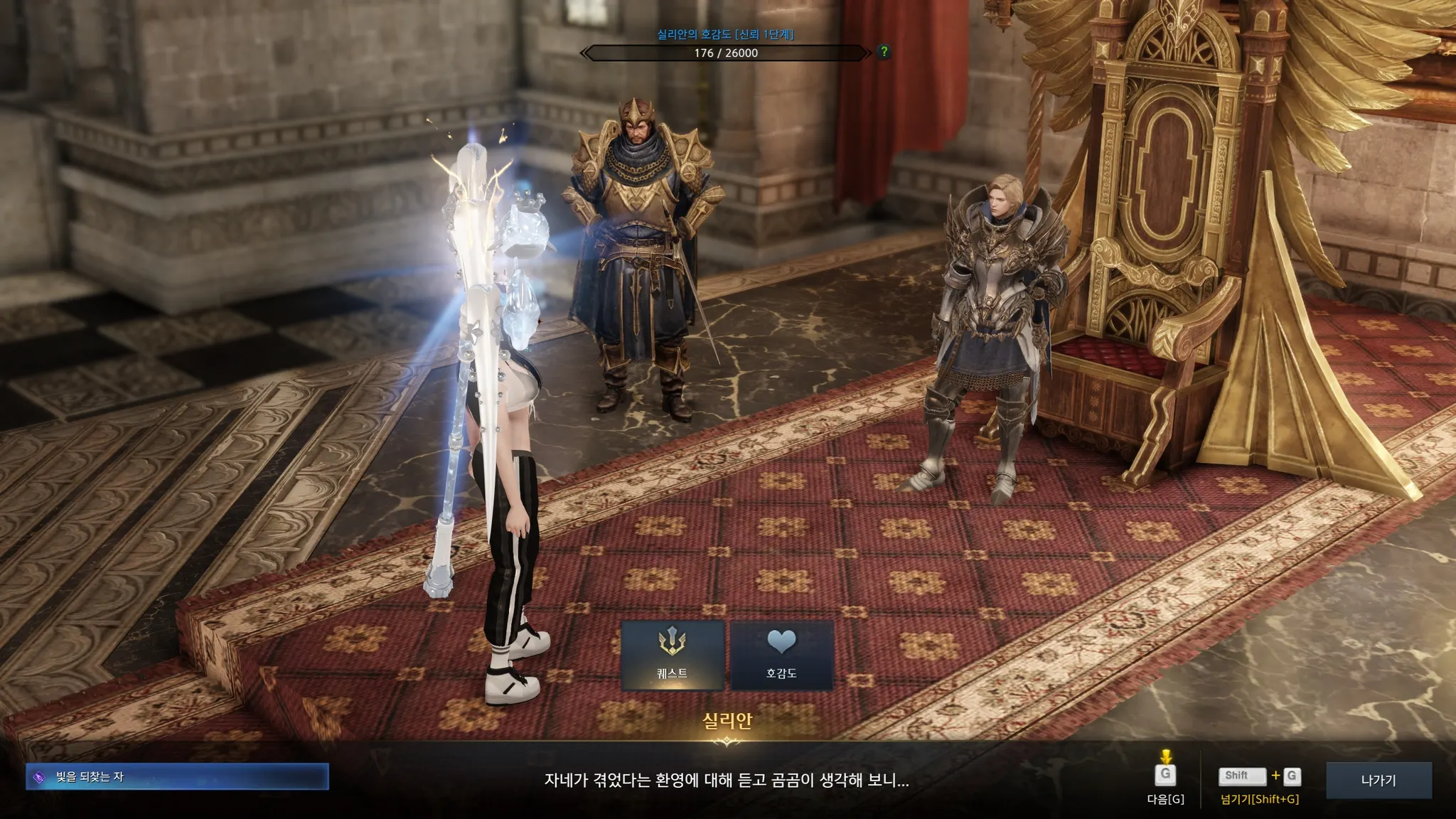Show rapport help via green question mark

[884, 51]
